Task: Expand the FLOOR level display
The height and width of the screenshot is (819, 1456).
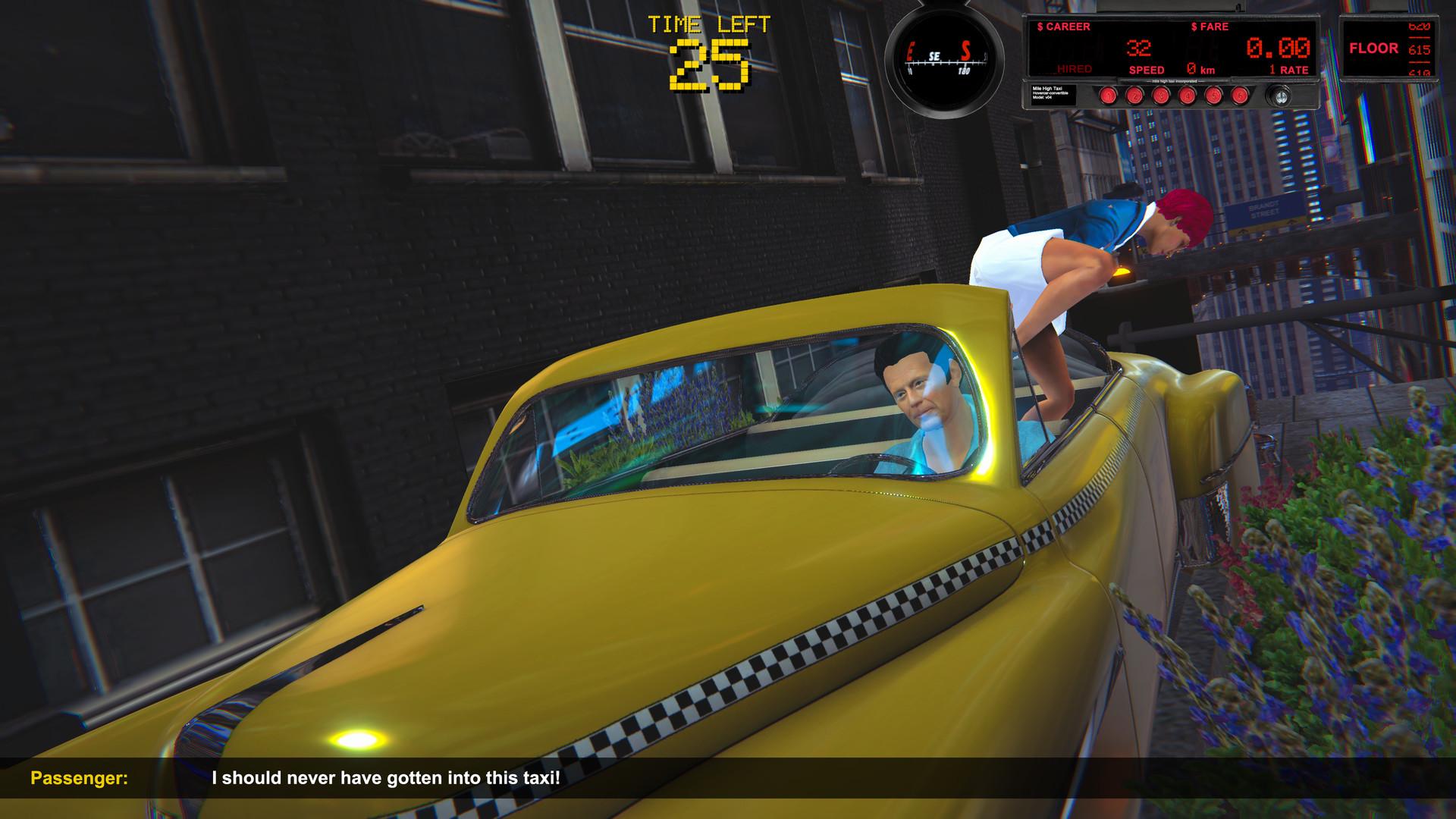Action: 1375,48
